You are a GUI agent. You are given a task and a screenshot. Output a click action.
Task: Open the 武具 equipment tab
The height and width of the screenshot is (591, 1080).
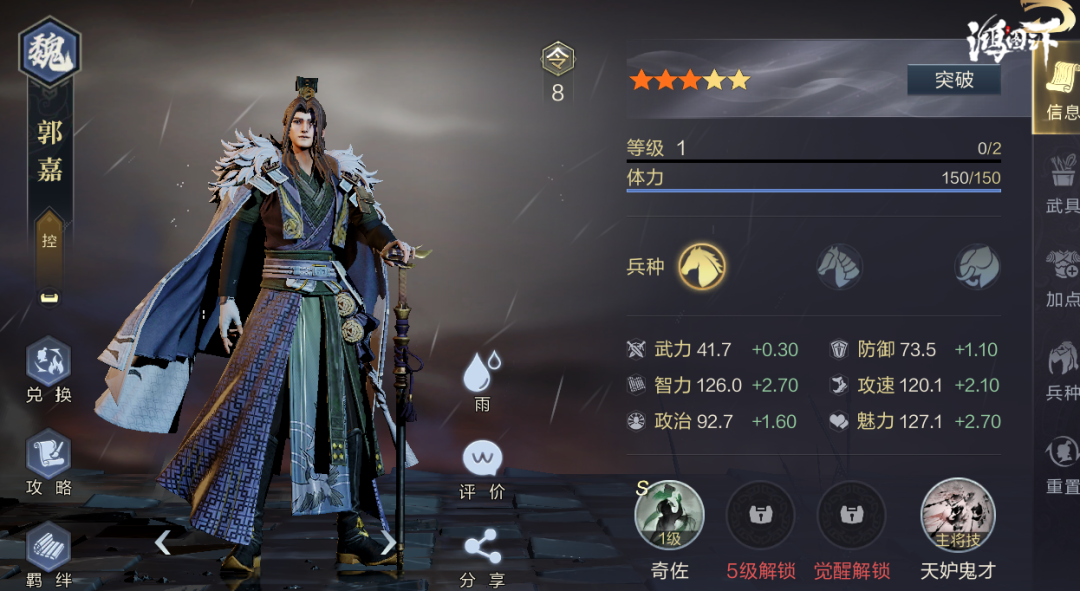[1061, 184]
